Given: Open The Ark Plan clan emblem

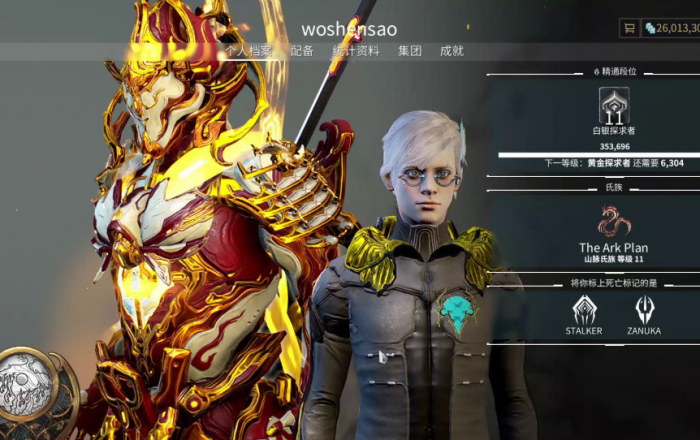Looking at the screenshot, I should click(614, 221).
